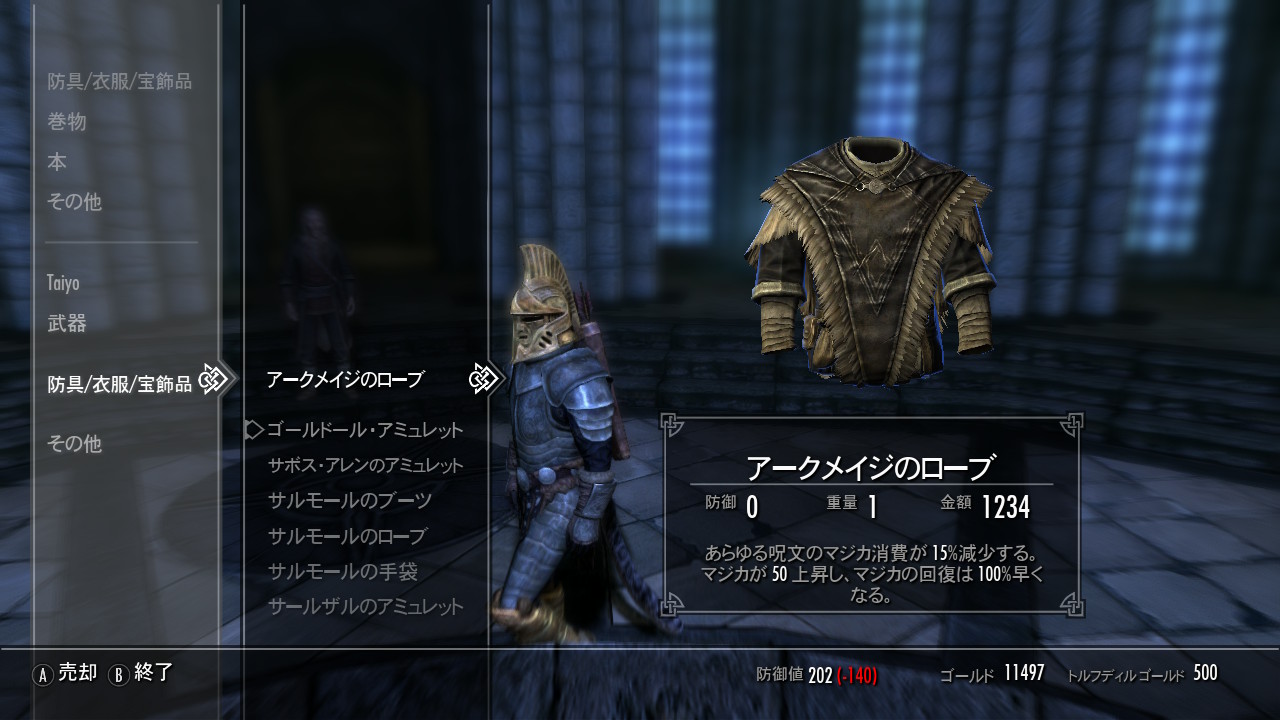The image size is (1280, 720).
Task: Pick サルモールのブーツ from the item list
Action: click(350, 501)
